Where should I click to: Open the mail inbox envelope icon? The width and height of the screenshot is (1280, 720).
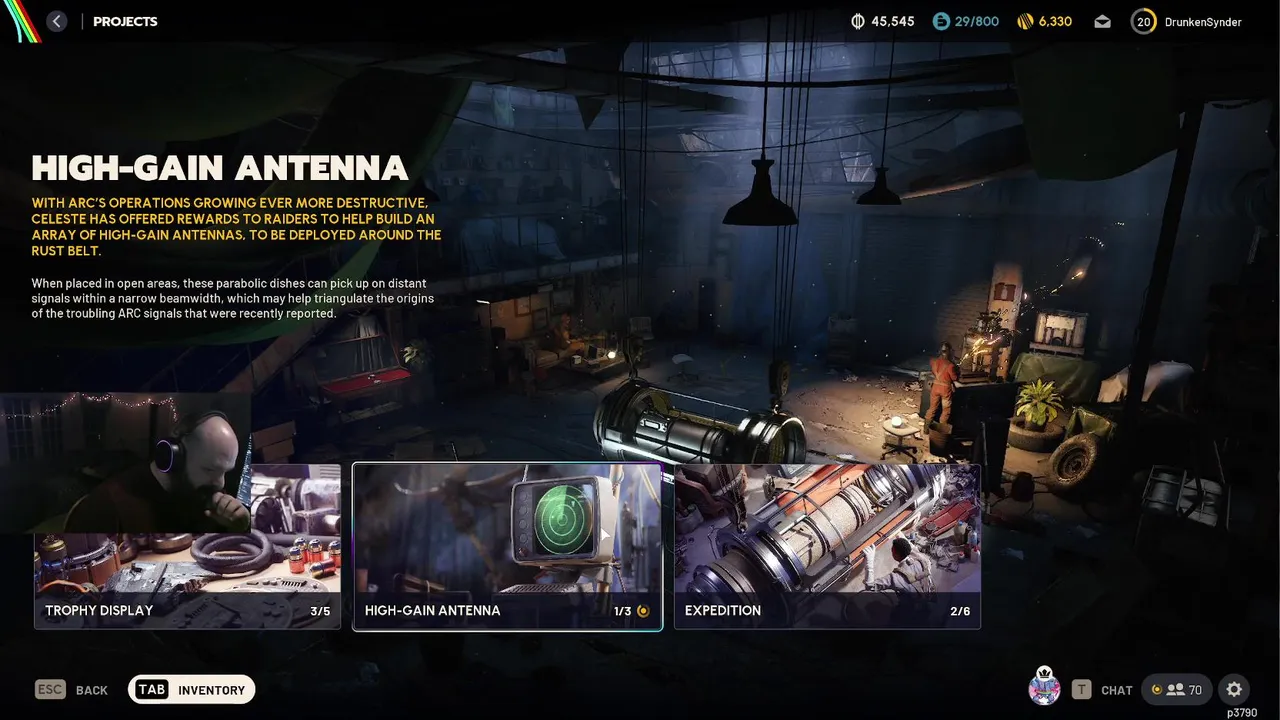click(1102, 21)
